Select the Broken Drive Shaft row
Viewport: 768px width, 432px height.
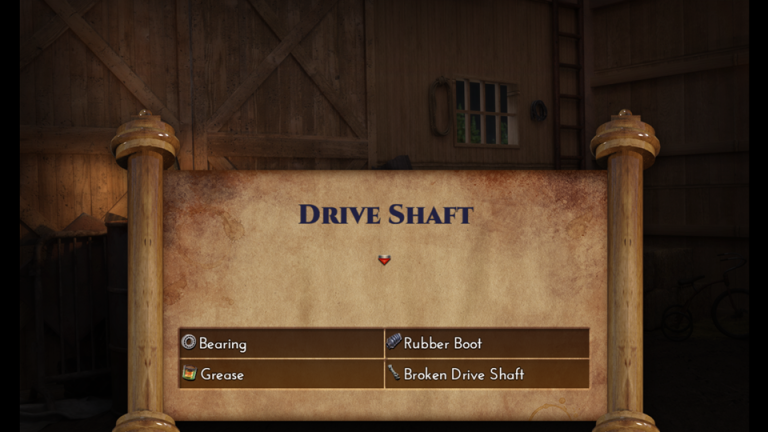[486, 374]
